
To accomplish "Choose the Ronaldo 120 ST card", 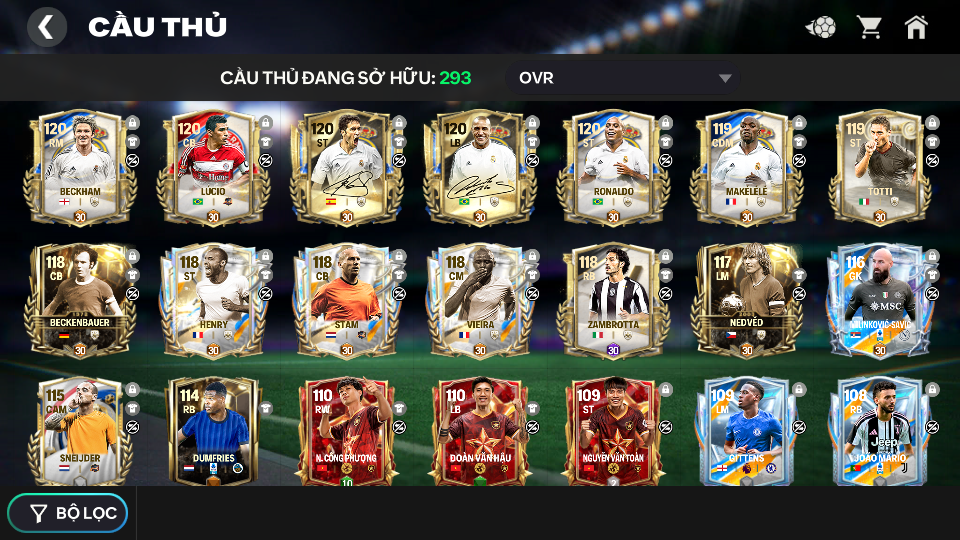I will pyautogui.click(x=613, y=166).
